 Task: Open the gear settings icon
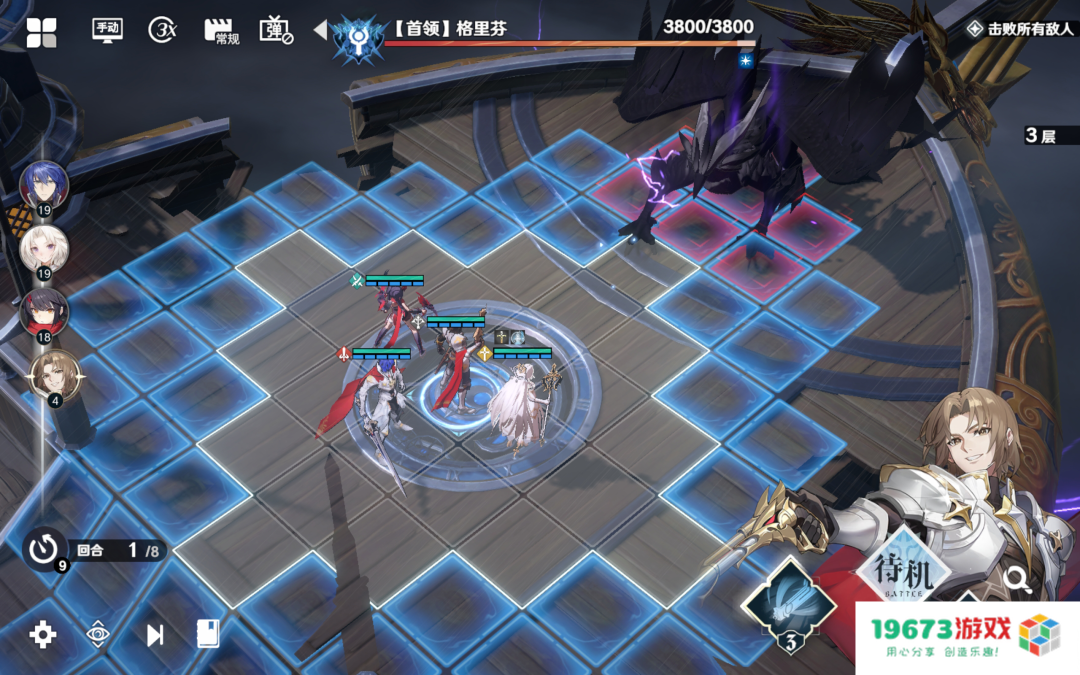pos(43,634)
